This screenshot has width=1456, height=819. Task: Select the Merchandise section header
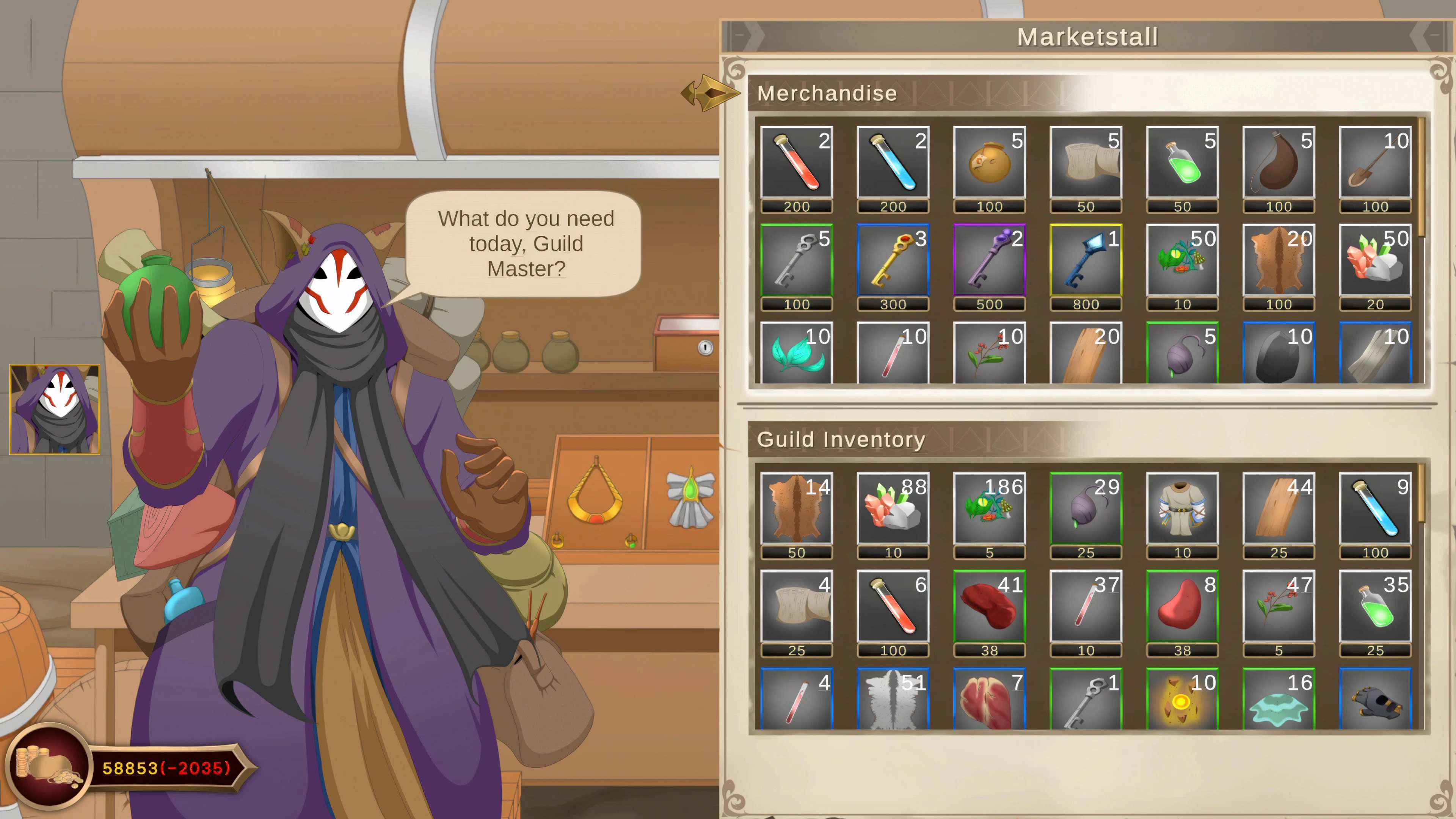point(827,93)
